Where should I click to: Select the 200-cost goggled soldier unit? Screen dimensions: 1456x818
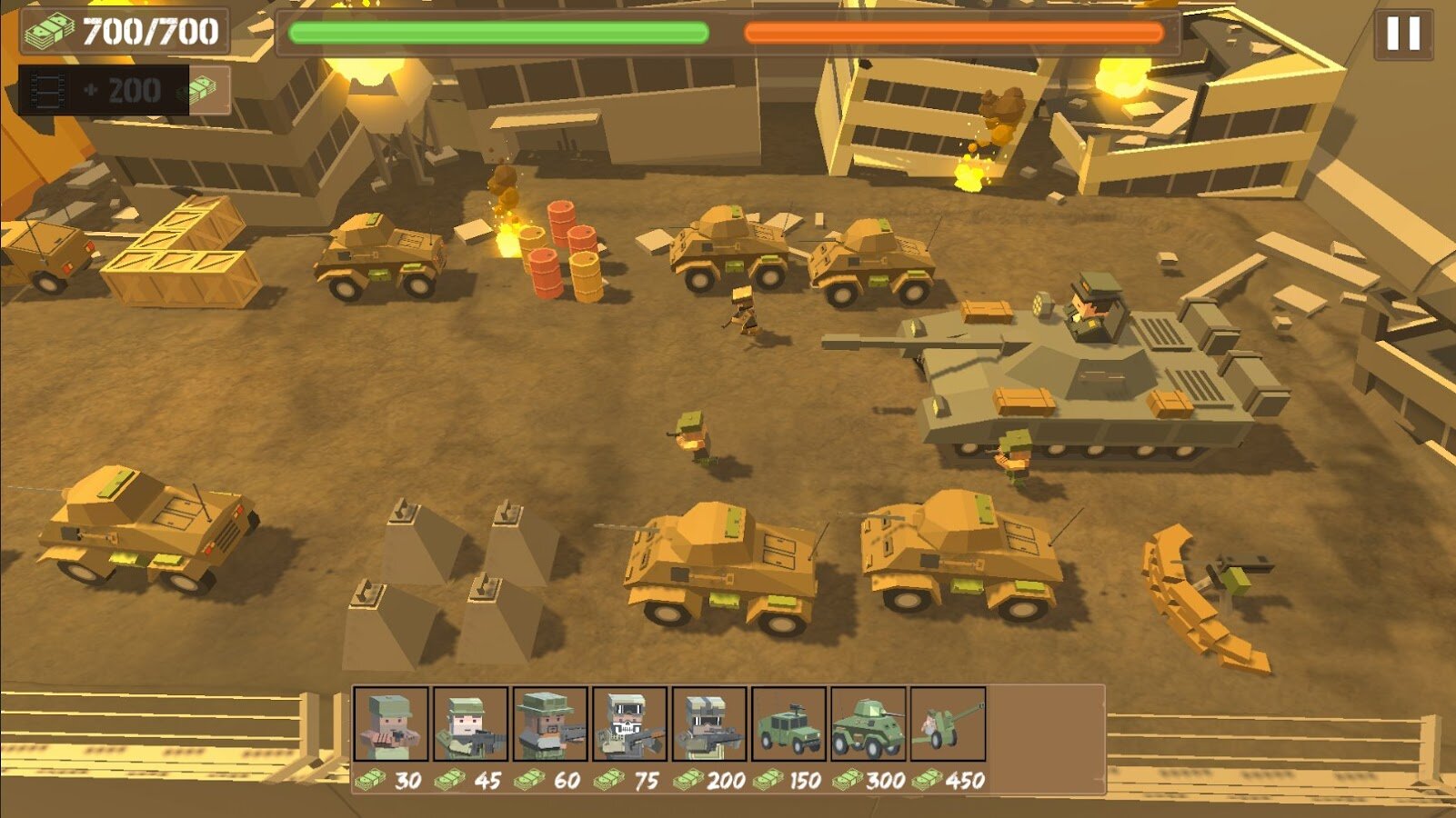point(709,723)
